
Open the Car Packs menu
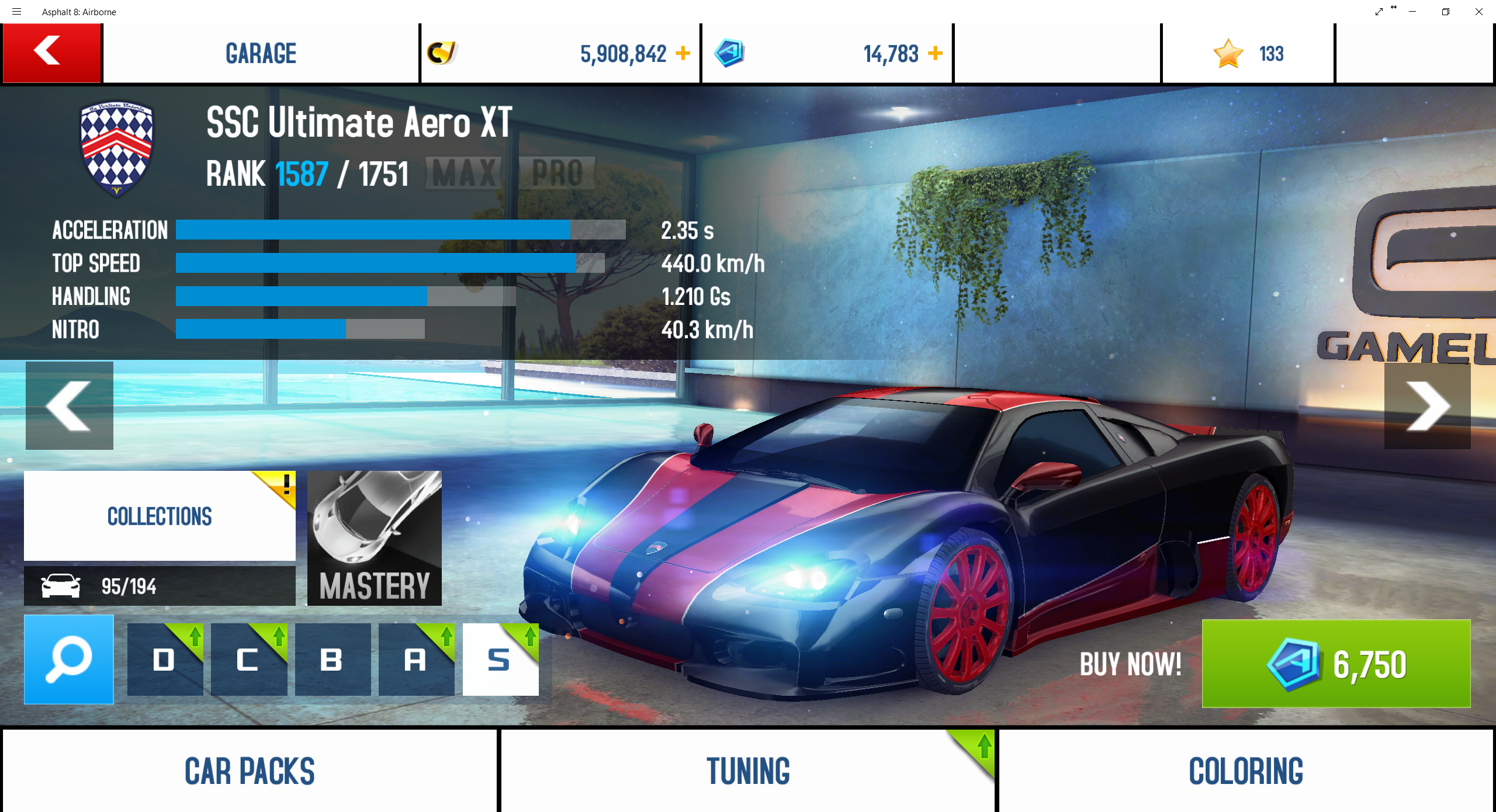coord(250,770)
